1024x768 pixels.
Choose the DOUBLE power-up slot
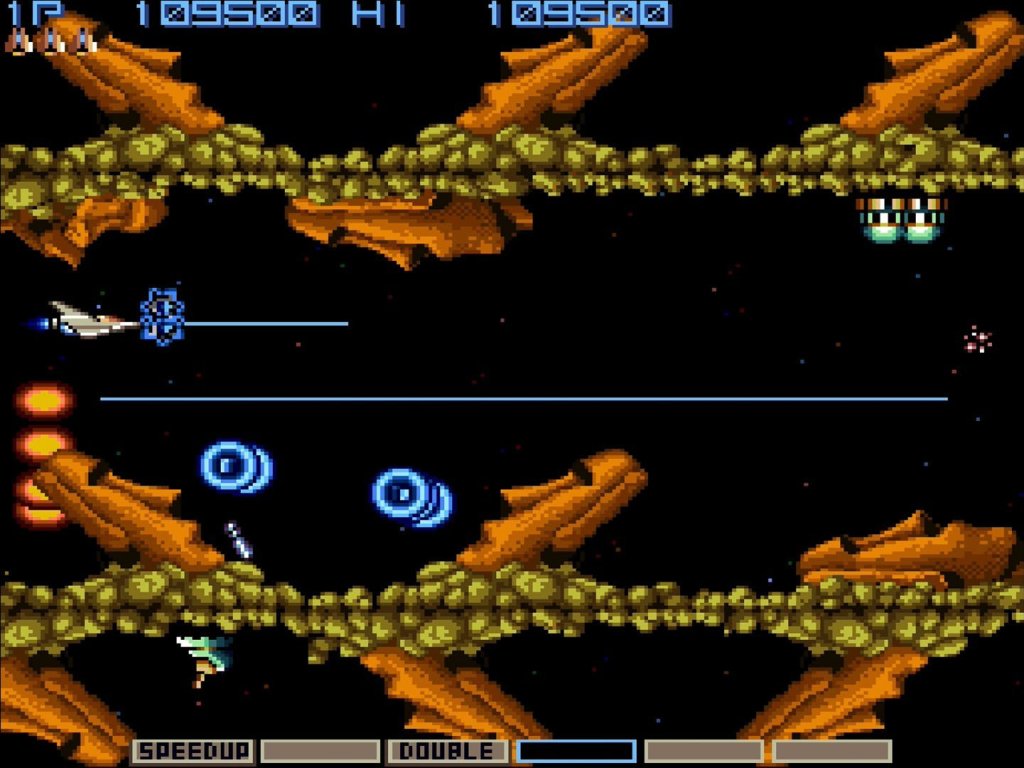(x=448, y=751)
